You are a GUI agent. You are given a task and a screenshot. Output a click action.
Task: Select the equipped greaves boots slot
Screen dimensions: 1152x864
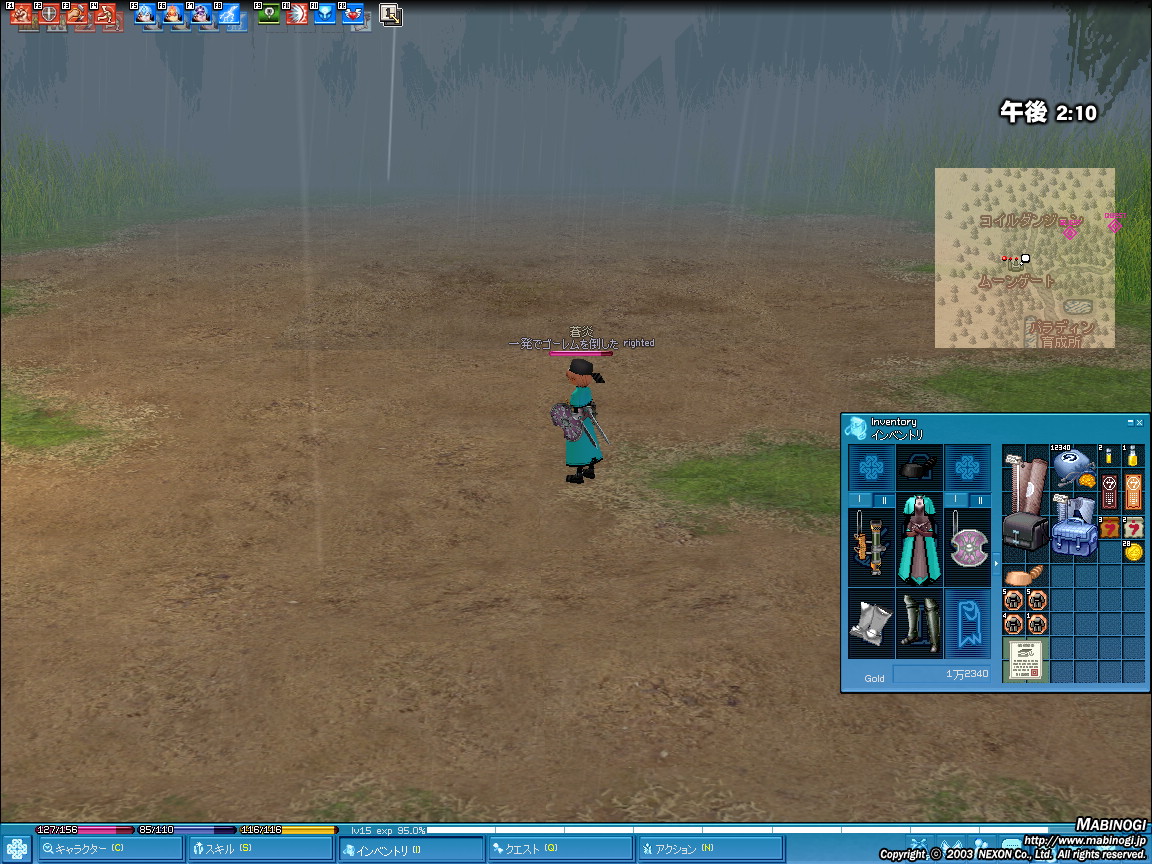point(919,623)
